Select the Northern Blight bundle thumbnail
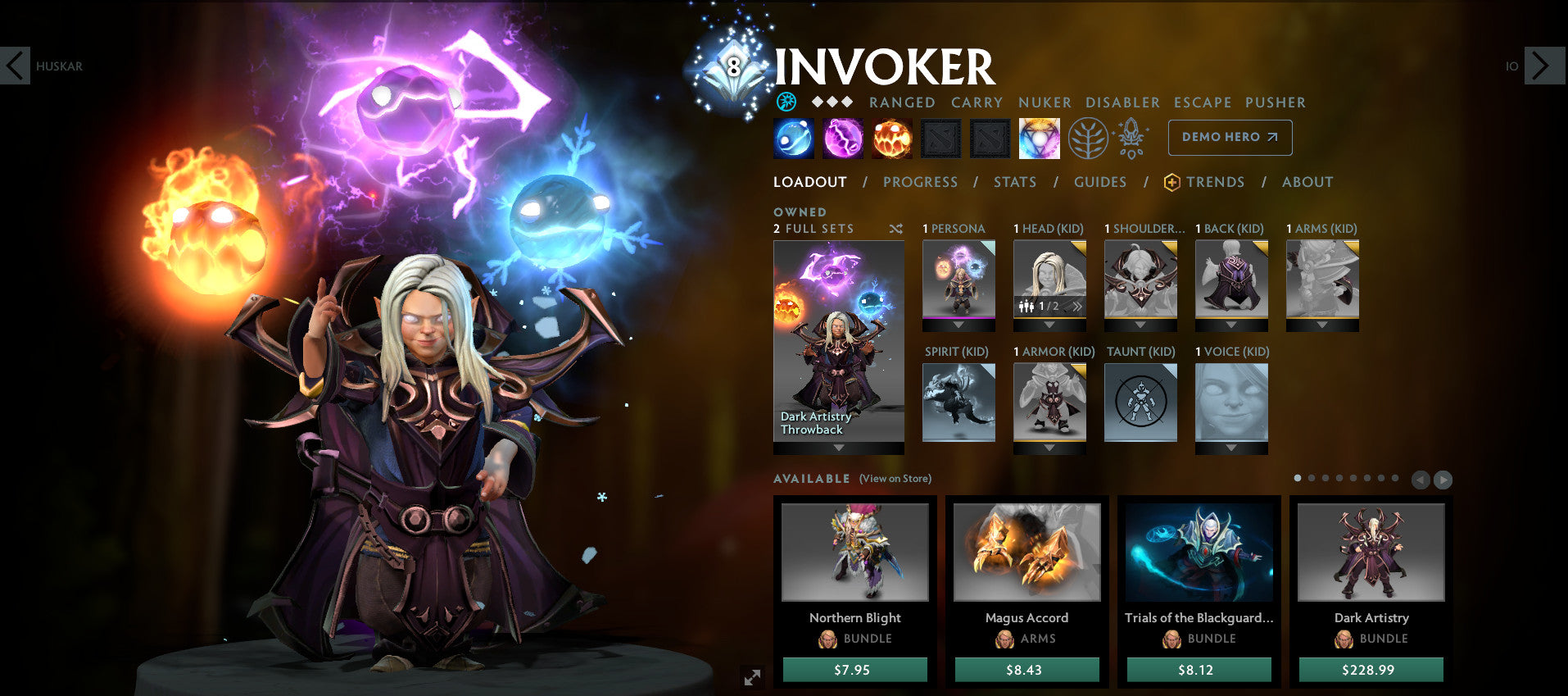This screenshot has width=1568, height=696. tap(854, 552)
